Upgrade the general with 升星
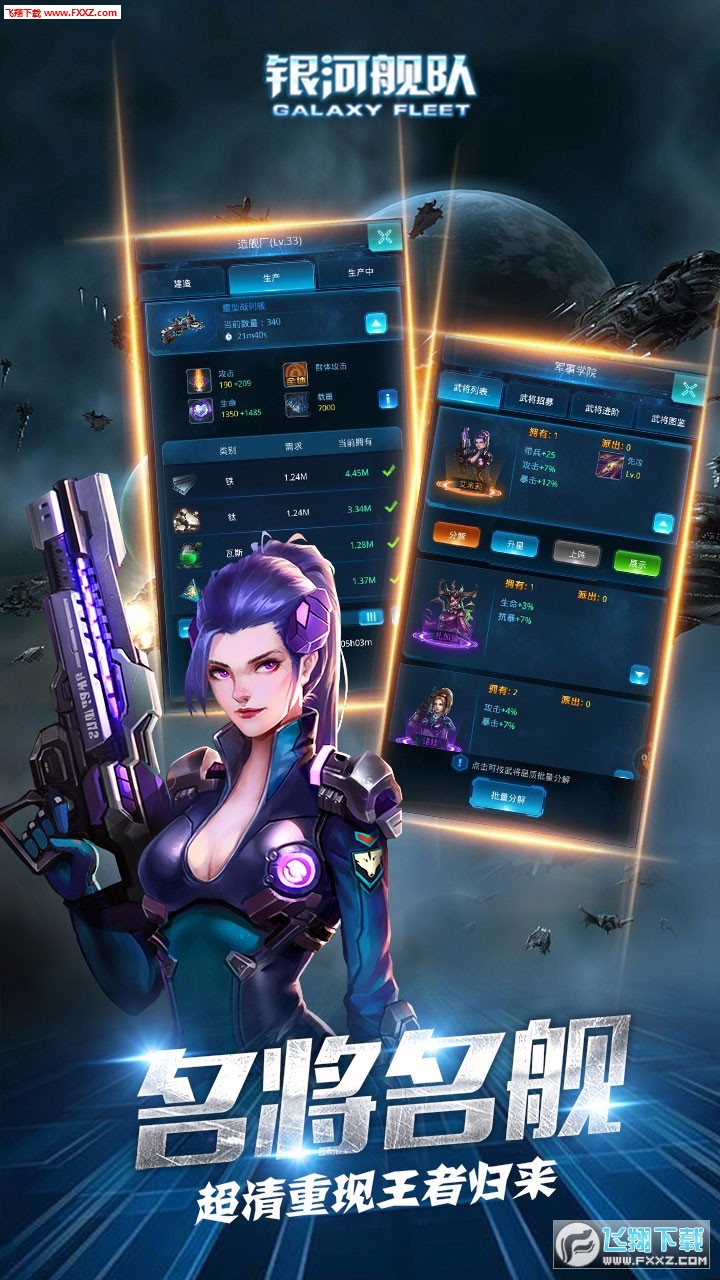Image resolution: width=720 pixels, height=1280 pixels. pyautogui.click(x=514, y=544)
